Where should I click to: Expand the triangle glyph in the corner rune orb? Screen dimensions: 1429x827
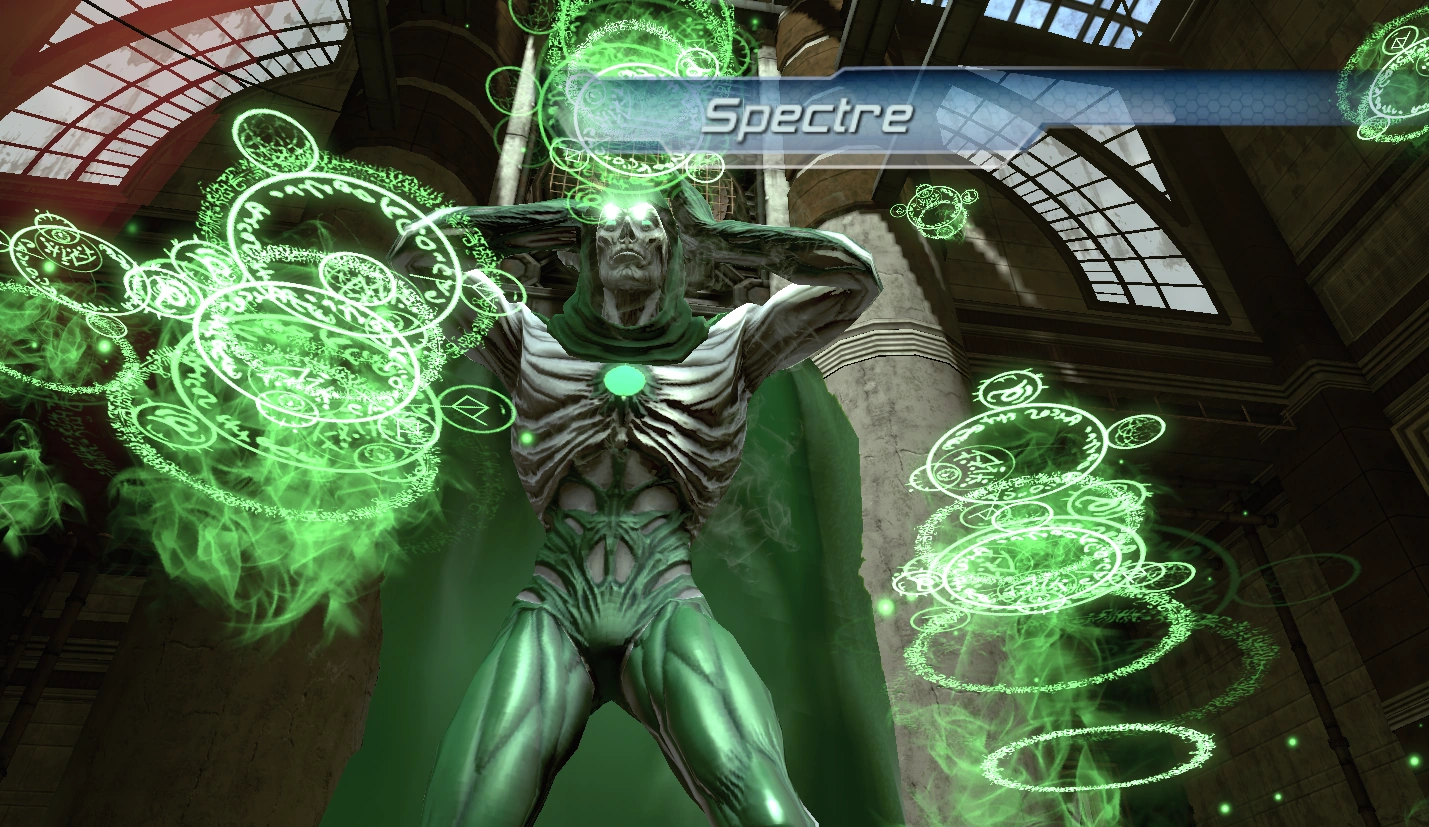tap(1398, 42)
